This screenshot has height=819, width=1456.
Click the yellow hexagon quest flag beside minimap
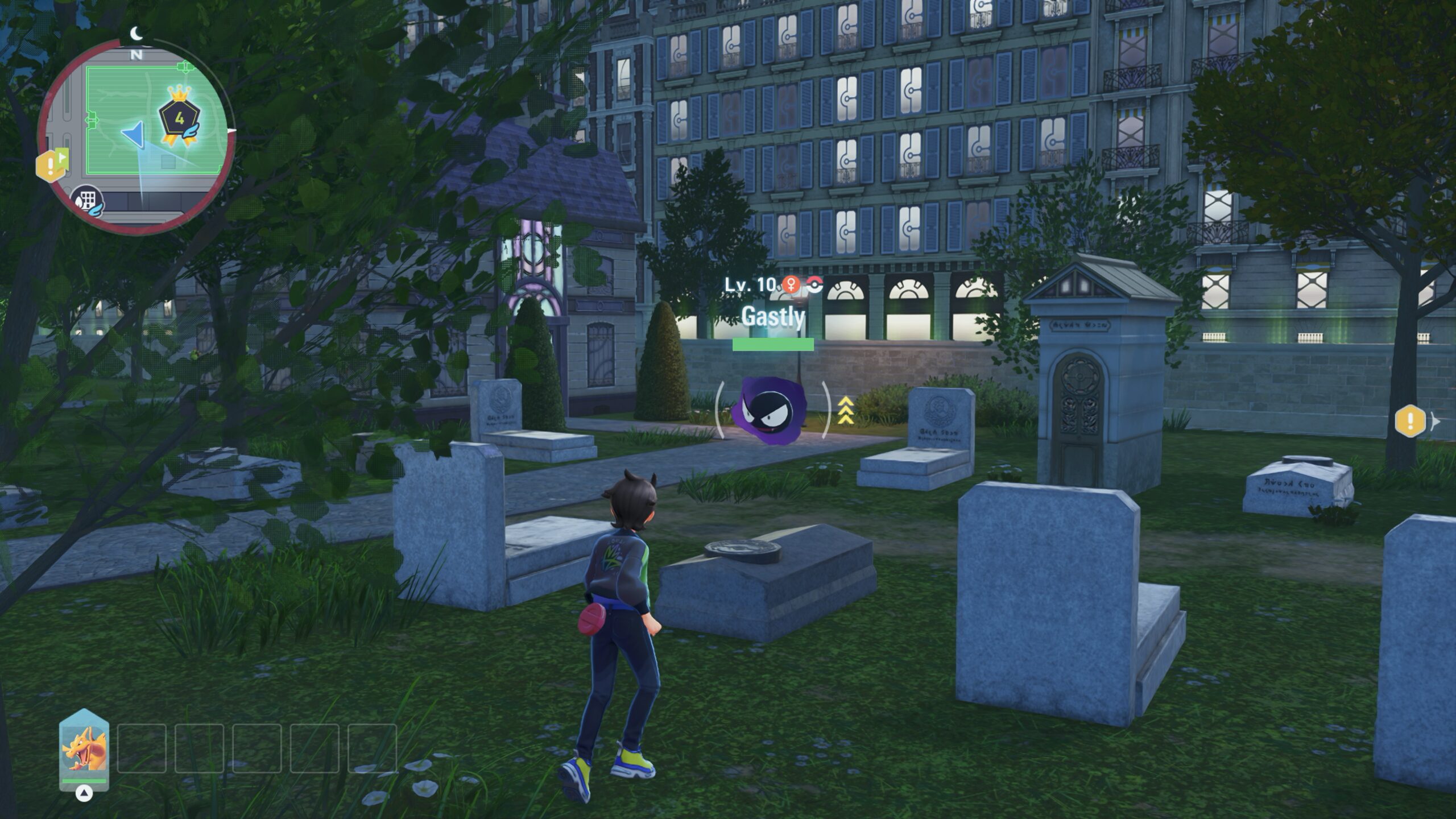51,165
